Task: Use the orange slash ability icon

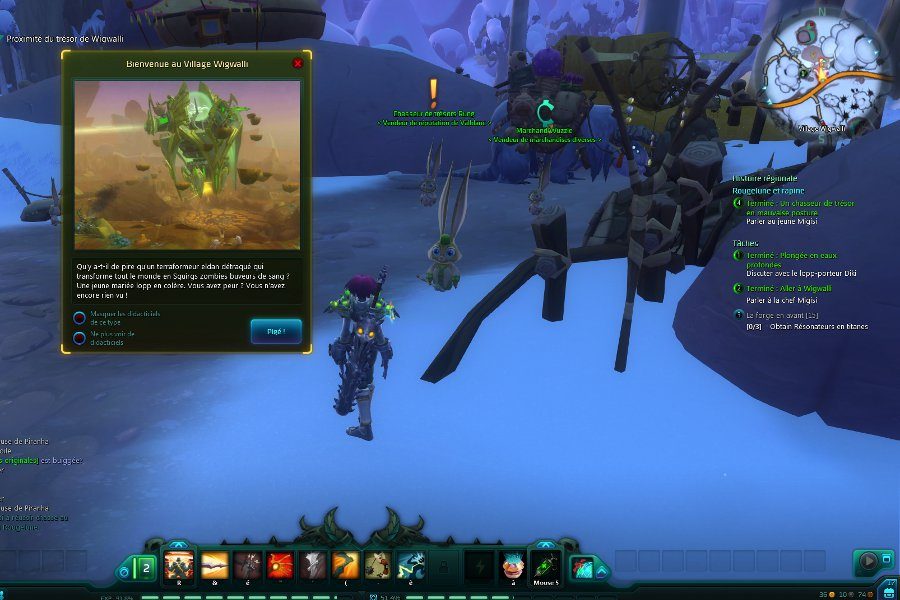Action: point(346,565)
